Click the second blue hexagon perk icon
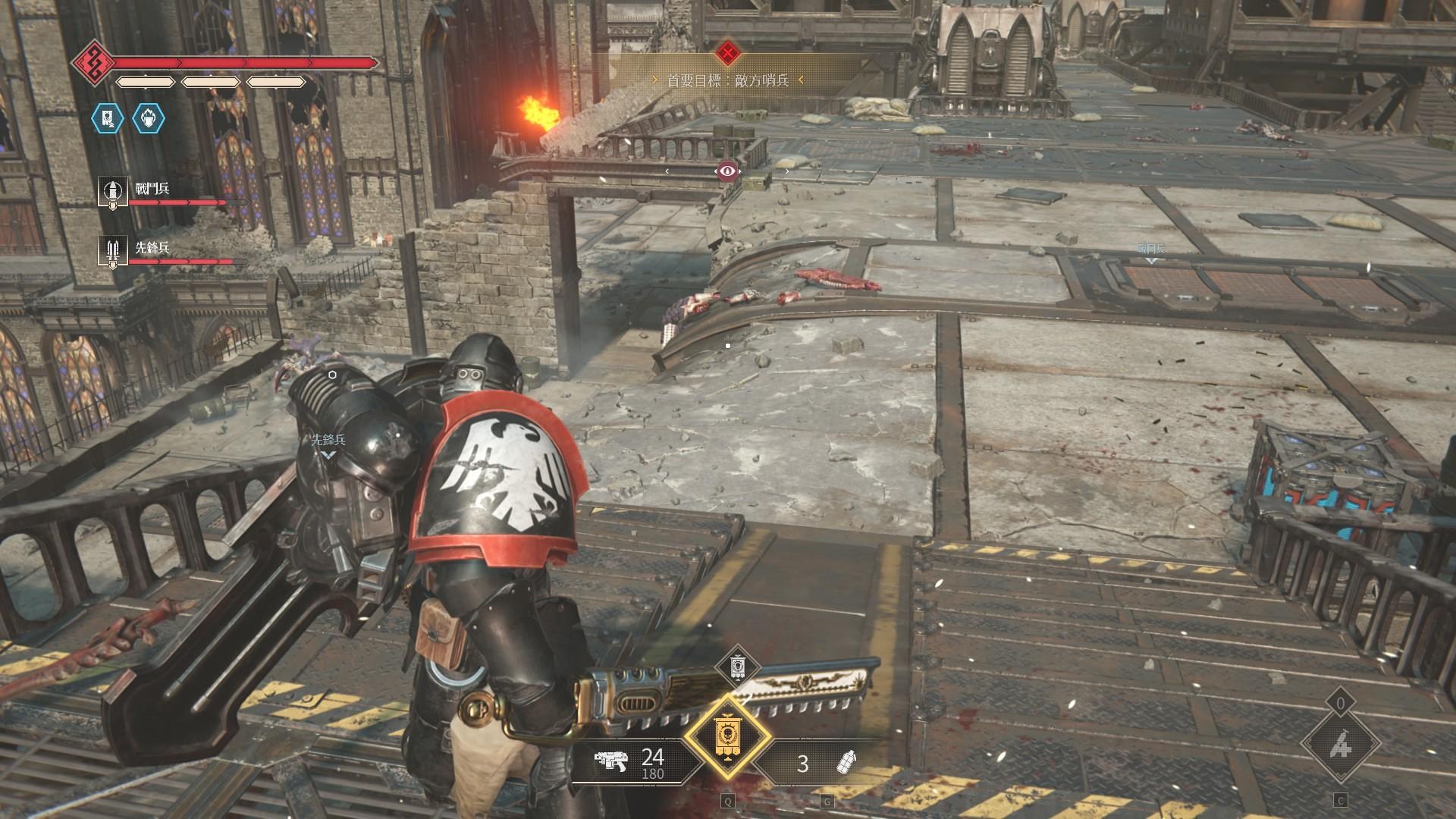The image size is (1456, 819). (x=148, y=118)
